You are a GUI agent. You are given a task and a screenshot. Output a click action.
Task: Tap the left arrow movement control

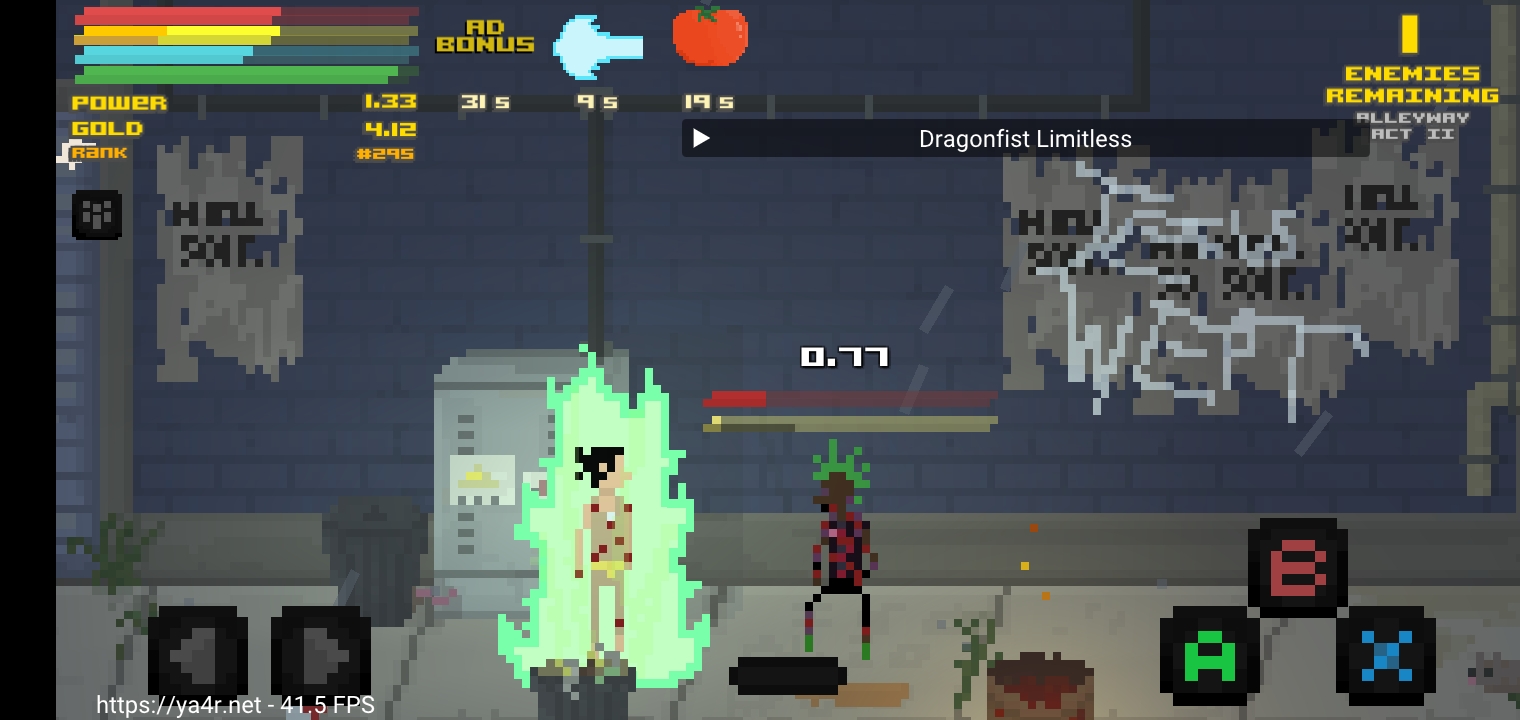pyautogui.click(x=198, y=651)
